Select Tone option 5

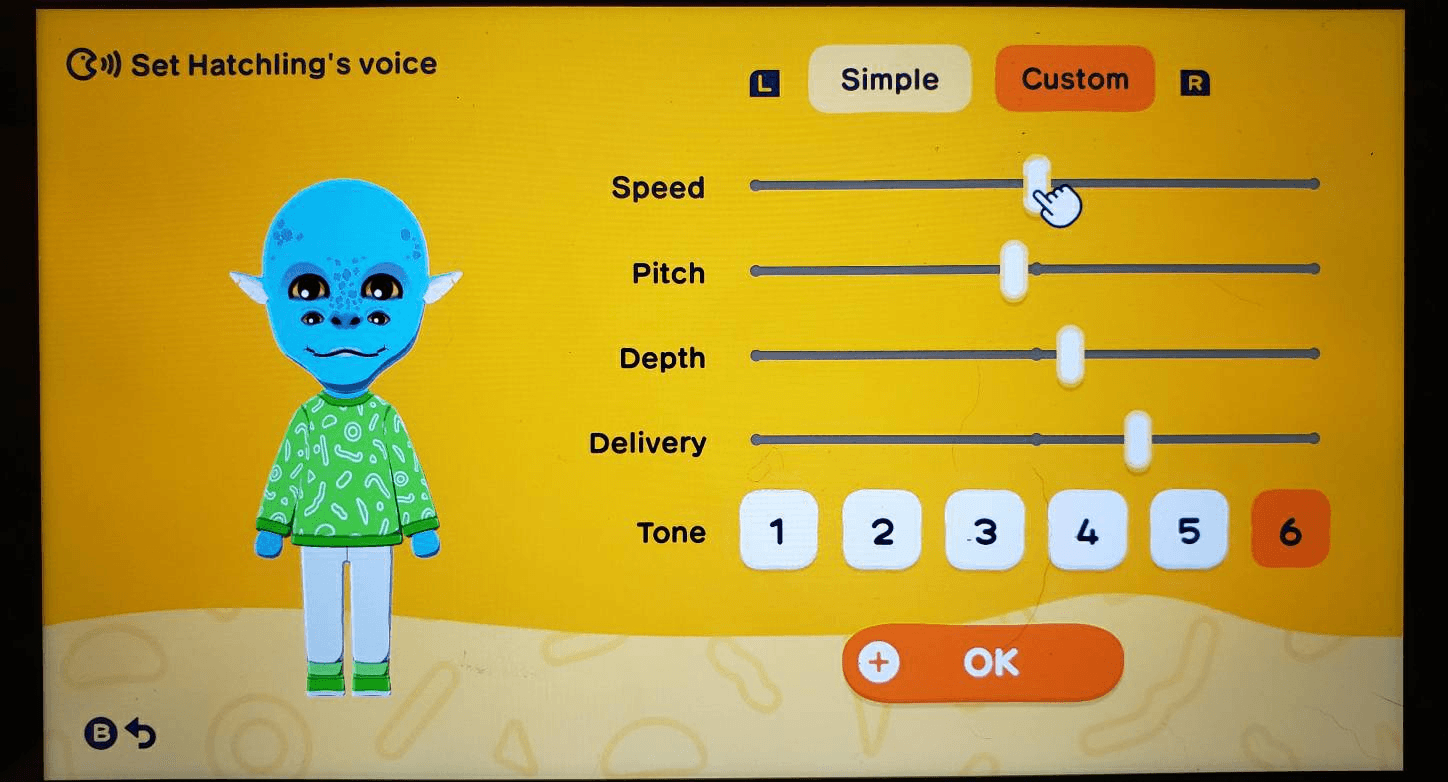pyautogui.click(x=1189, y=531)
